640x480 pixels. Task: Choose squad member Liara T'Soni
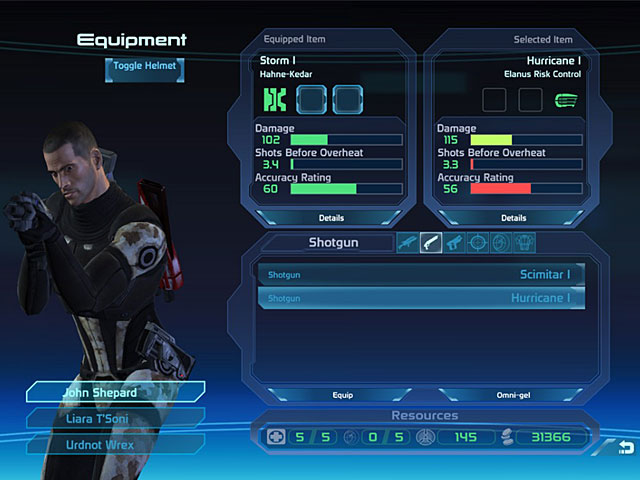click(114, 418)
